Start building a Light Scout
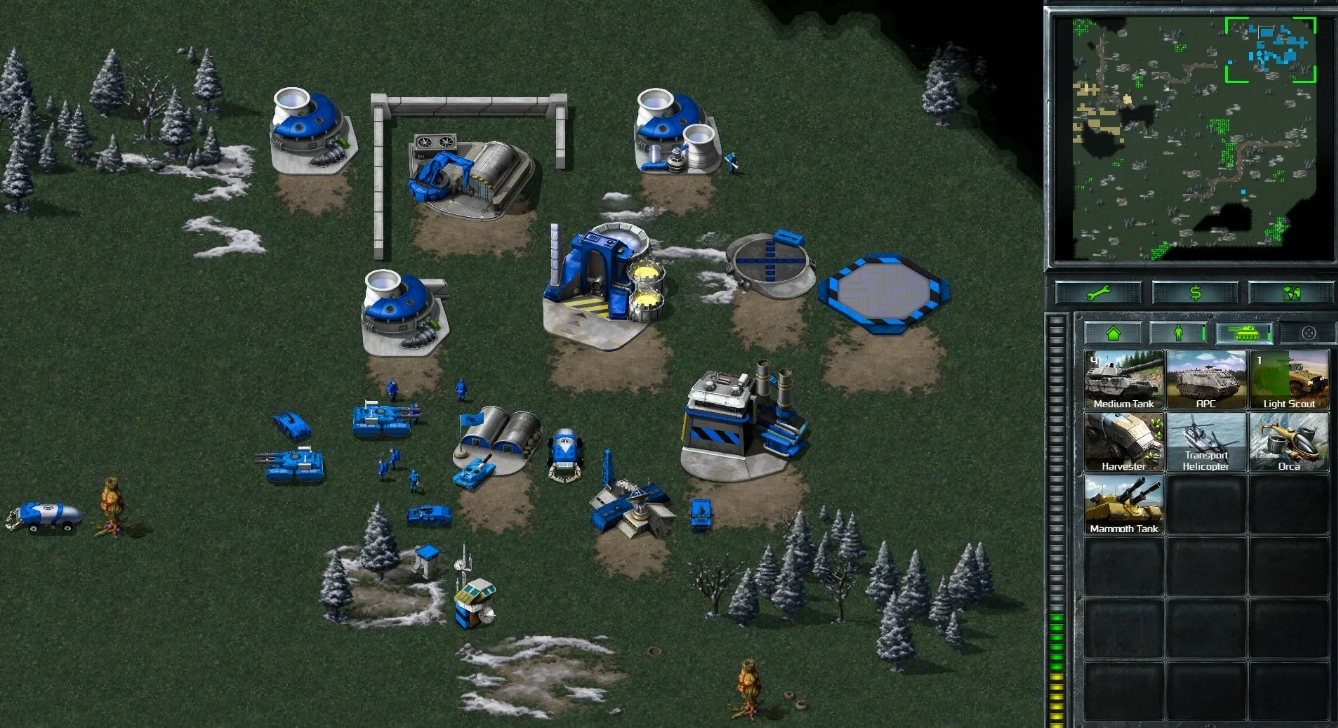 click(x=1289, y=378)
